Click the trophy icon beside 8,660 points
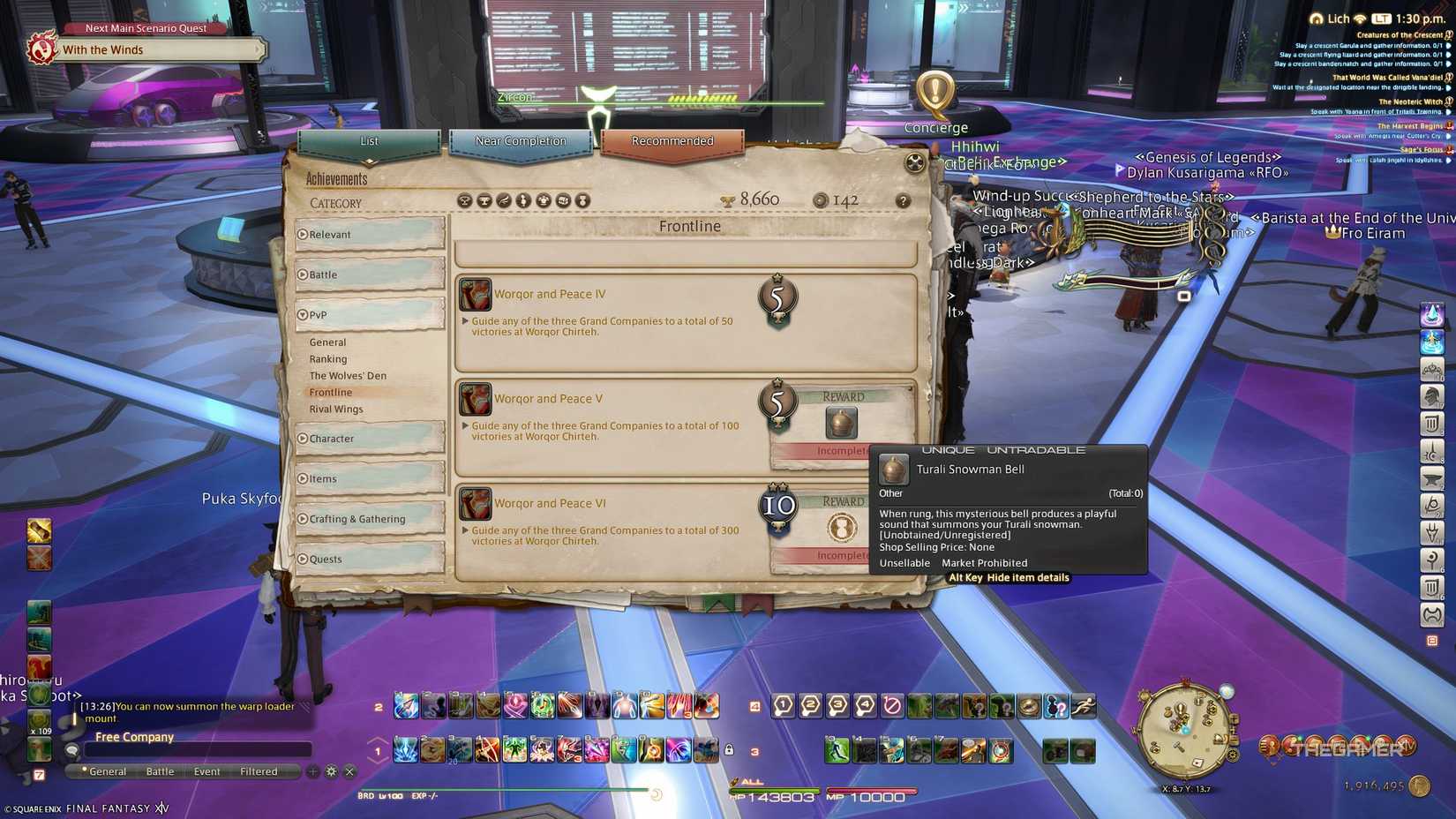 pos(726,199)
